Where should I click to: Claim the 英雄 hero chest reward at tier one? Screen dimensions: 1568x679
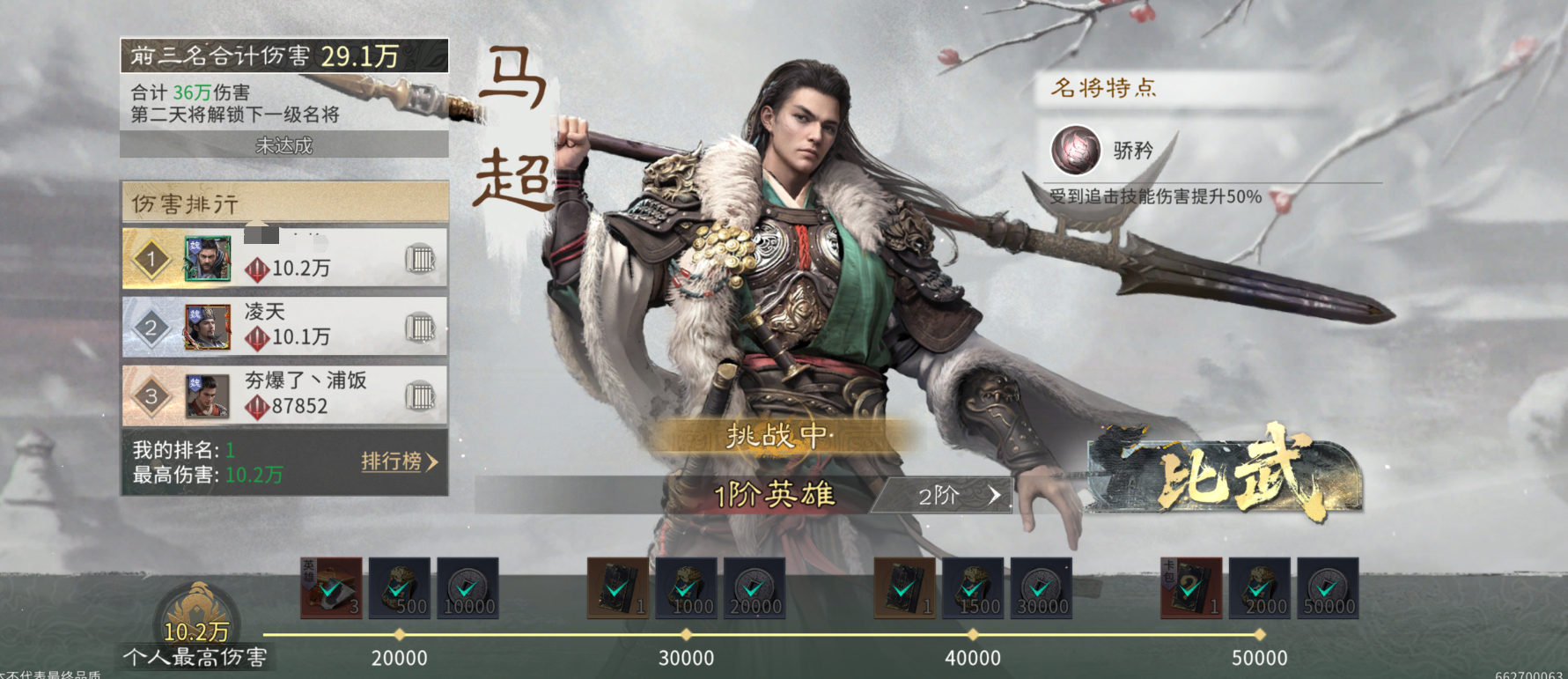(x=332, y=589)
